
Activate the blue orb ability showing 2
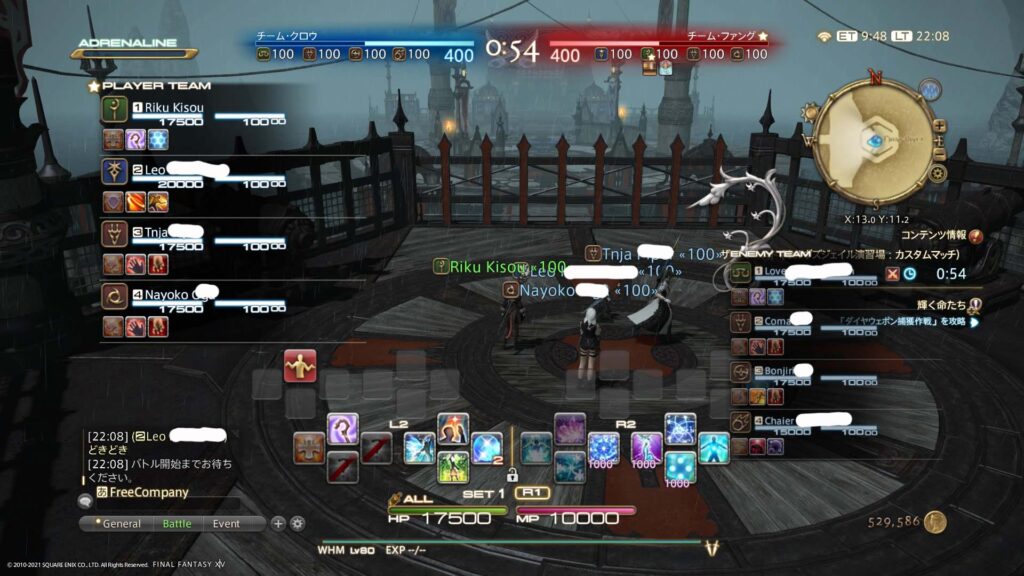coord(486,448)
